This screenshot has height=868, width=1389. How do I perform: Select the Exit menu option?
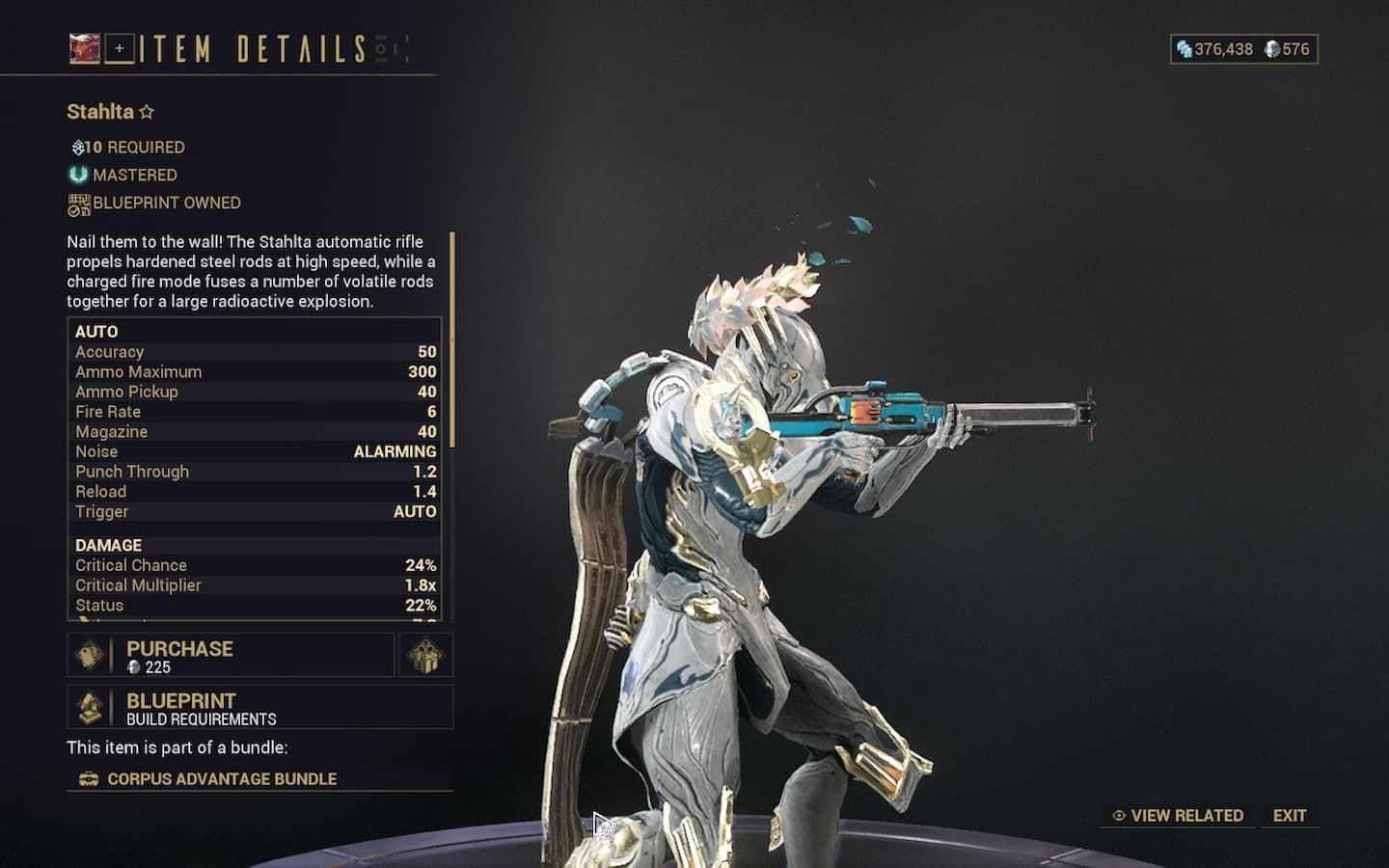coord(1290,815)
